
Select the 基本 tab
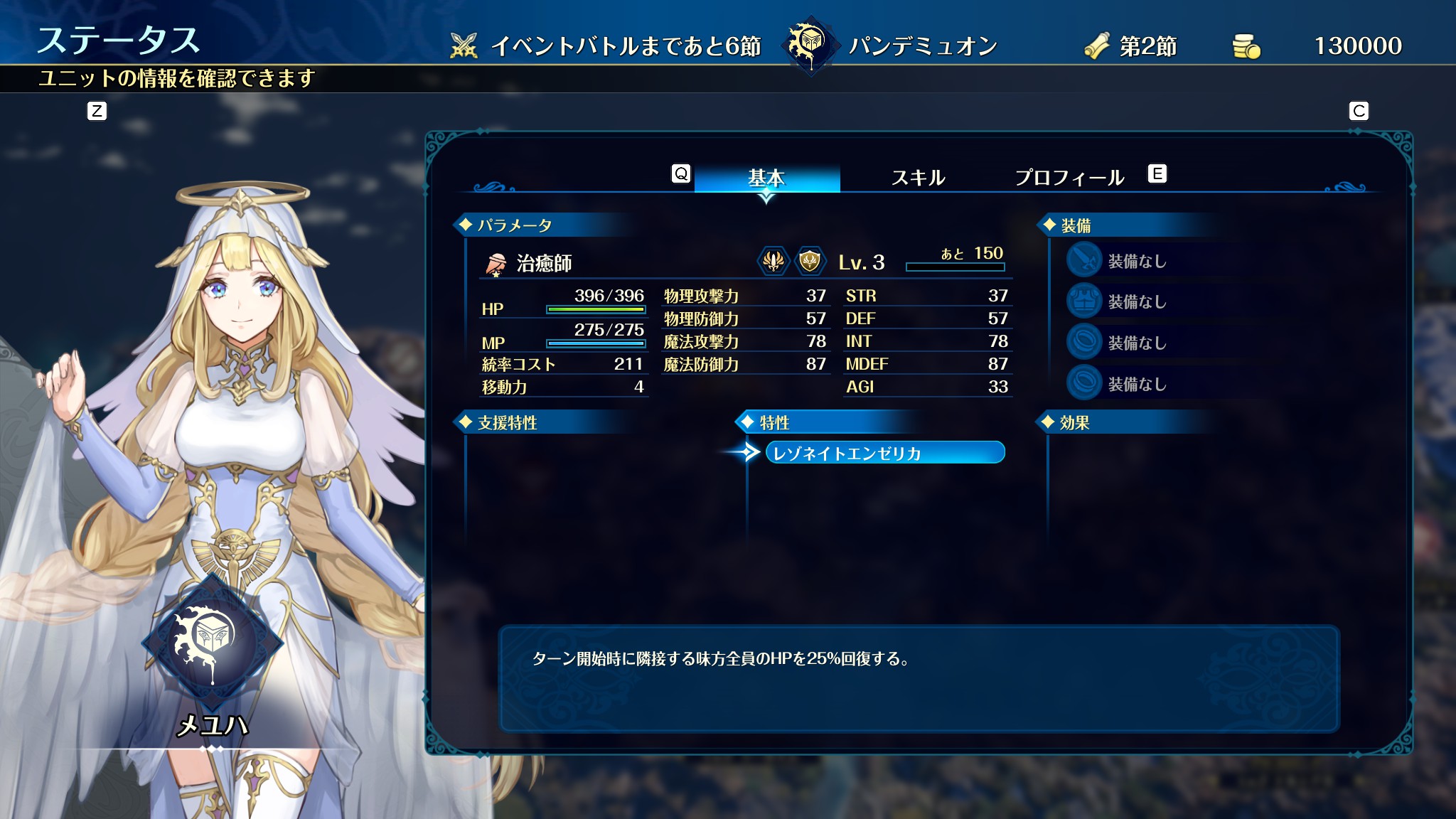[766, 177]
